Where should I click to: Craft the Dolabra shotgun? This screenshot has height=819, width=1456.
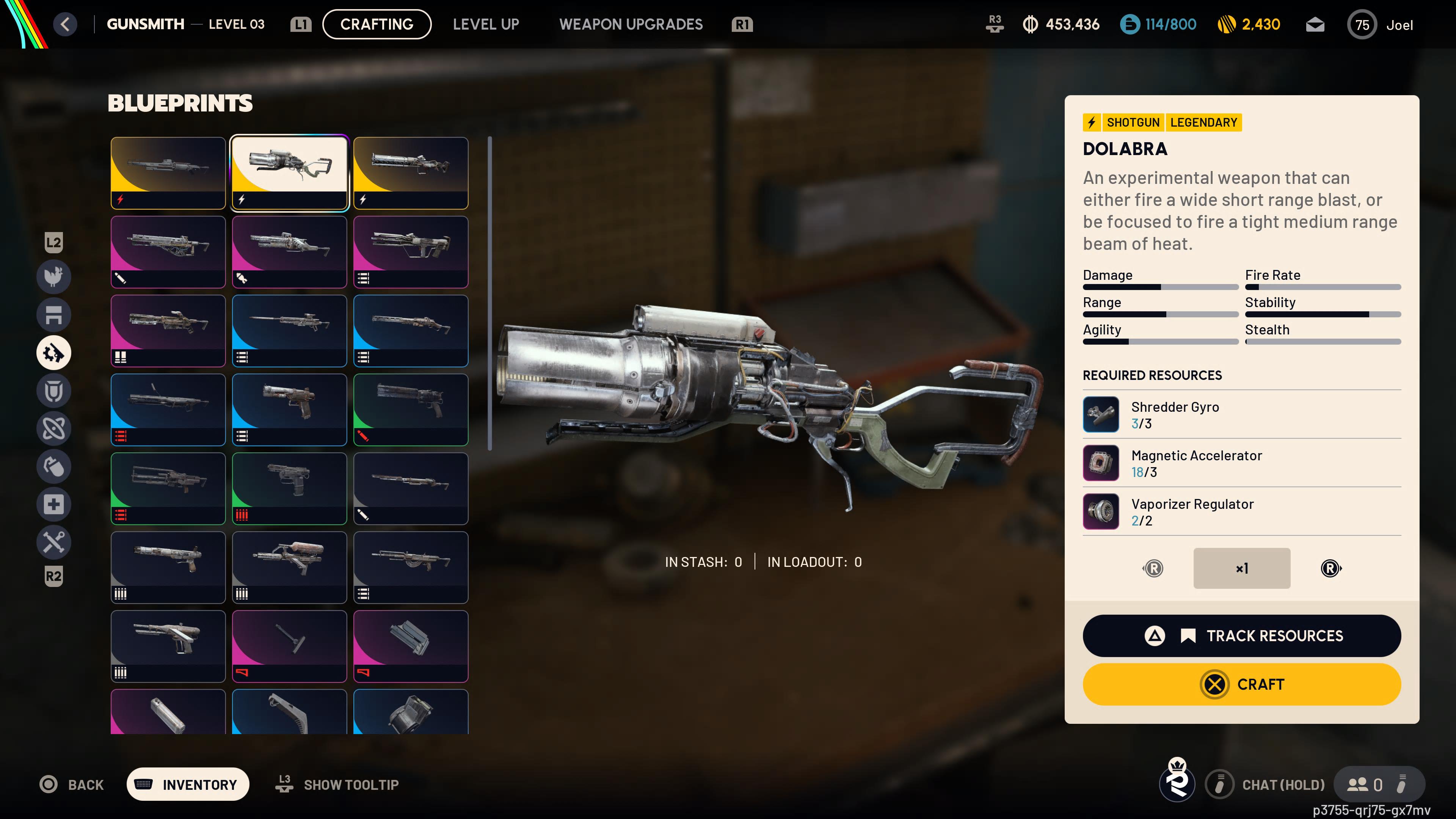pyautogui.click(x=1241, y=684)
